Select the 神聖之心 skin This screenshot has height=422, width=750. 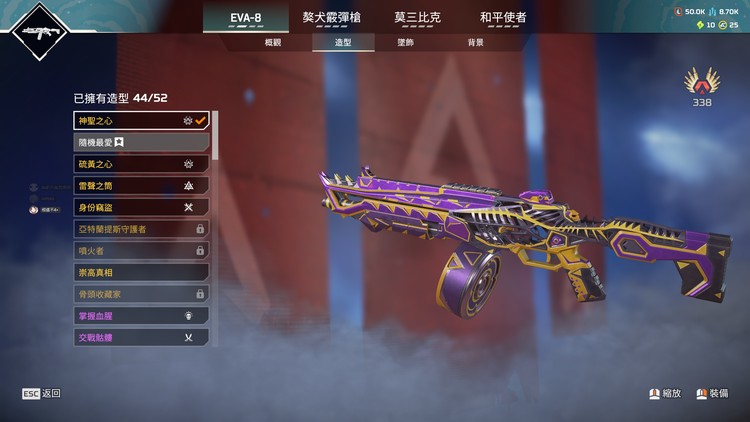tap(141, 121)
